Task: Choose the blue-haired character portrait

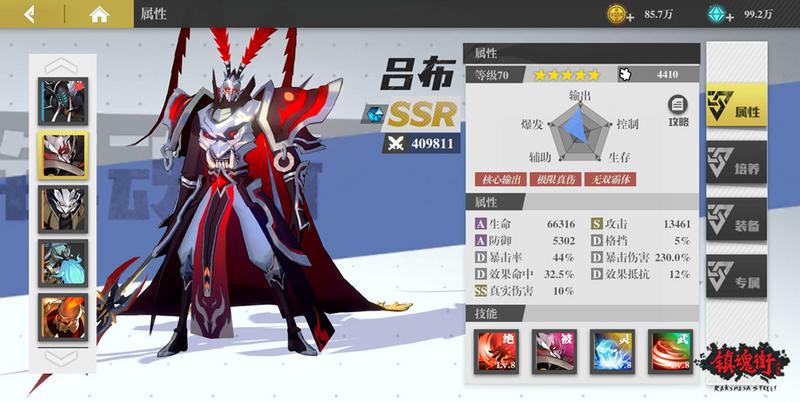Action: tap(63, 262)
